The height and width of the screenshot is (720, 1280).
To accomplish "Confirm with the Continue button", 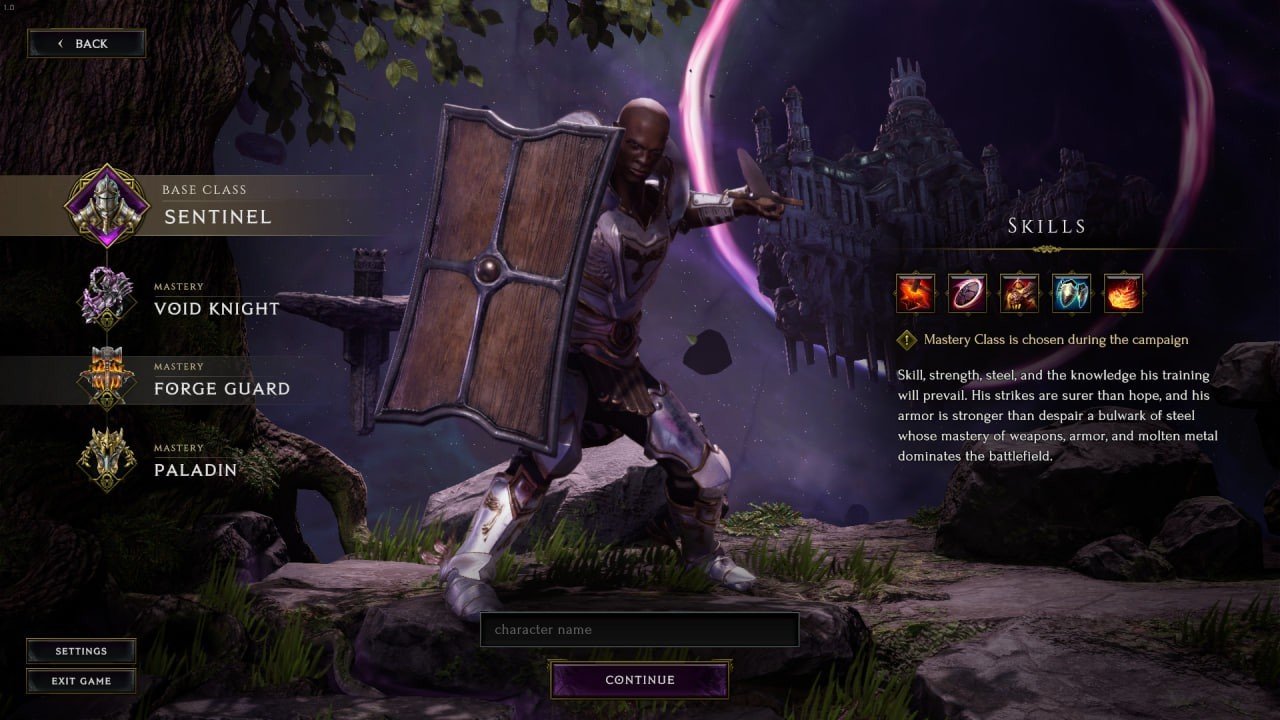I will tap(639, 680).
